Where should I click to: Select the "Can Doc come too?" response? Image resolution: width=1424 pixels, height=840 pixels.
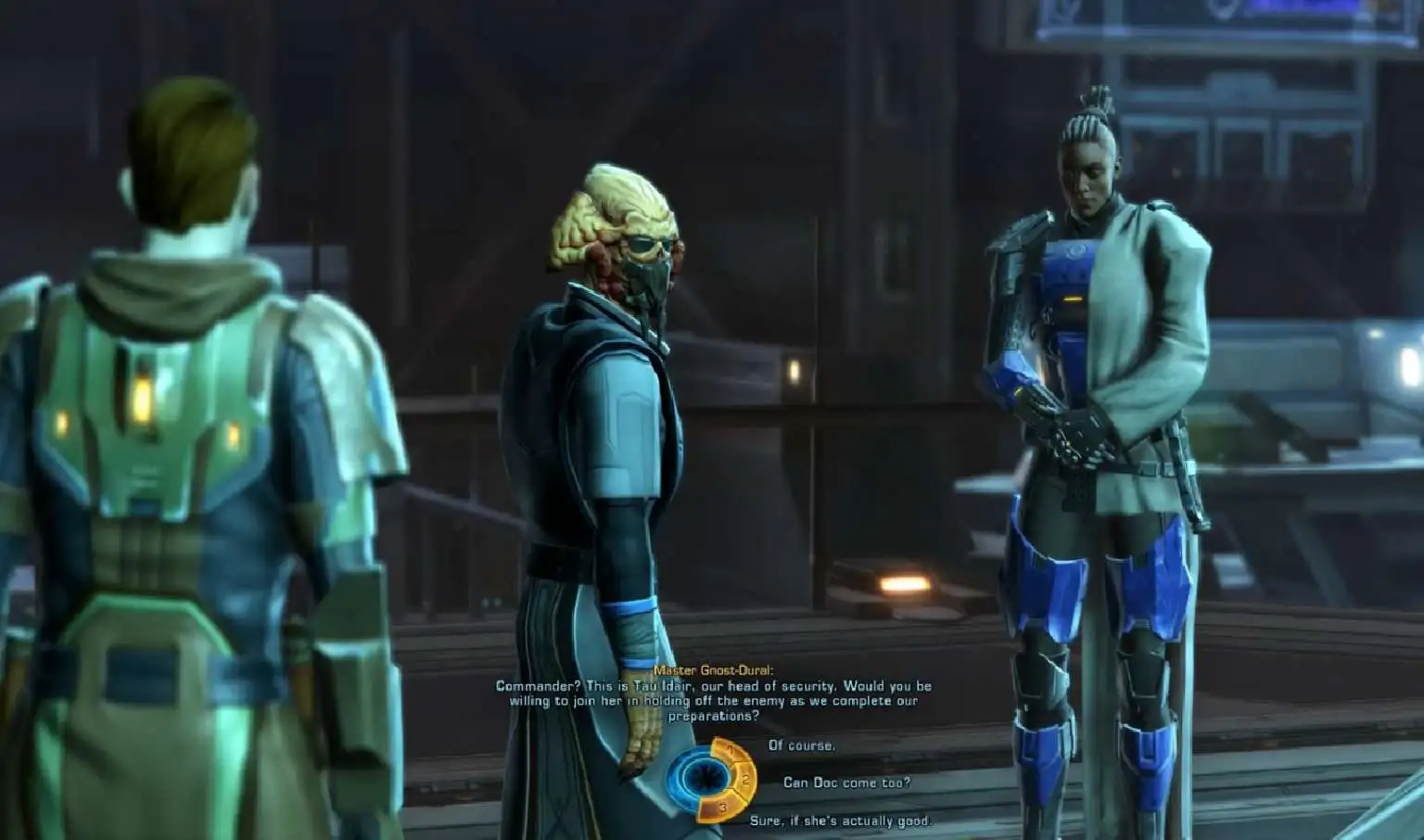[x=845, y=783]
